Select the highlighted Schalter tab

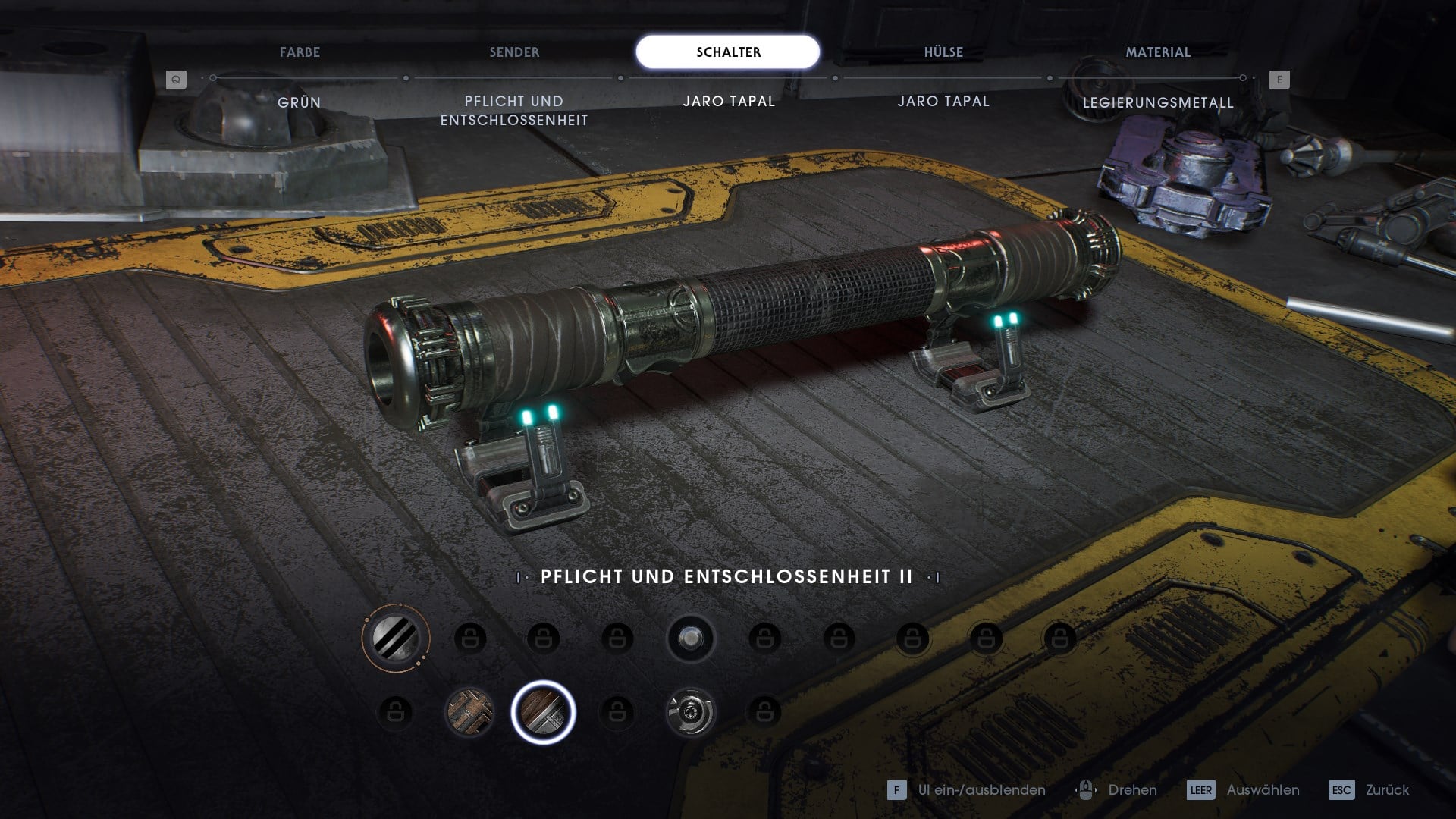click(x=728, y=52)
